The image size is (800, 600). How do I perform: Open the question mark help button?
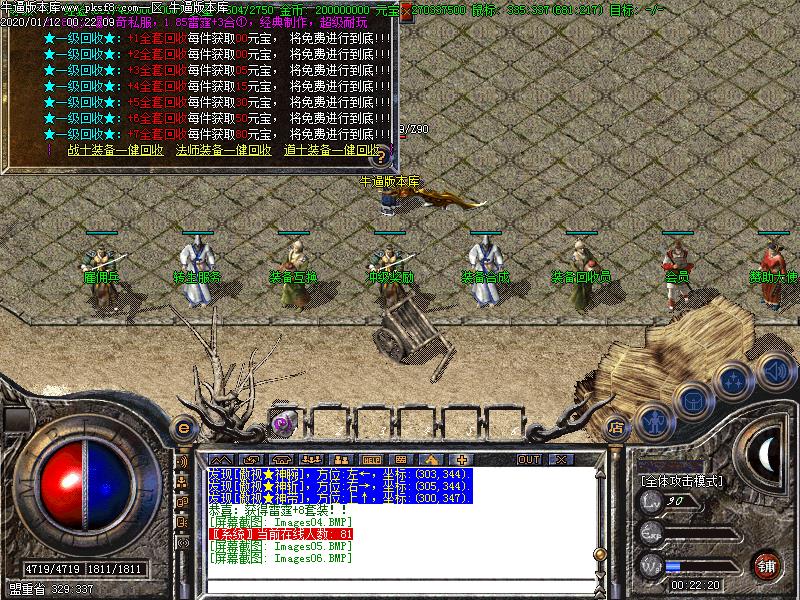click(379, 157)
